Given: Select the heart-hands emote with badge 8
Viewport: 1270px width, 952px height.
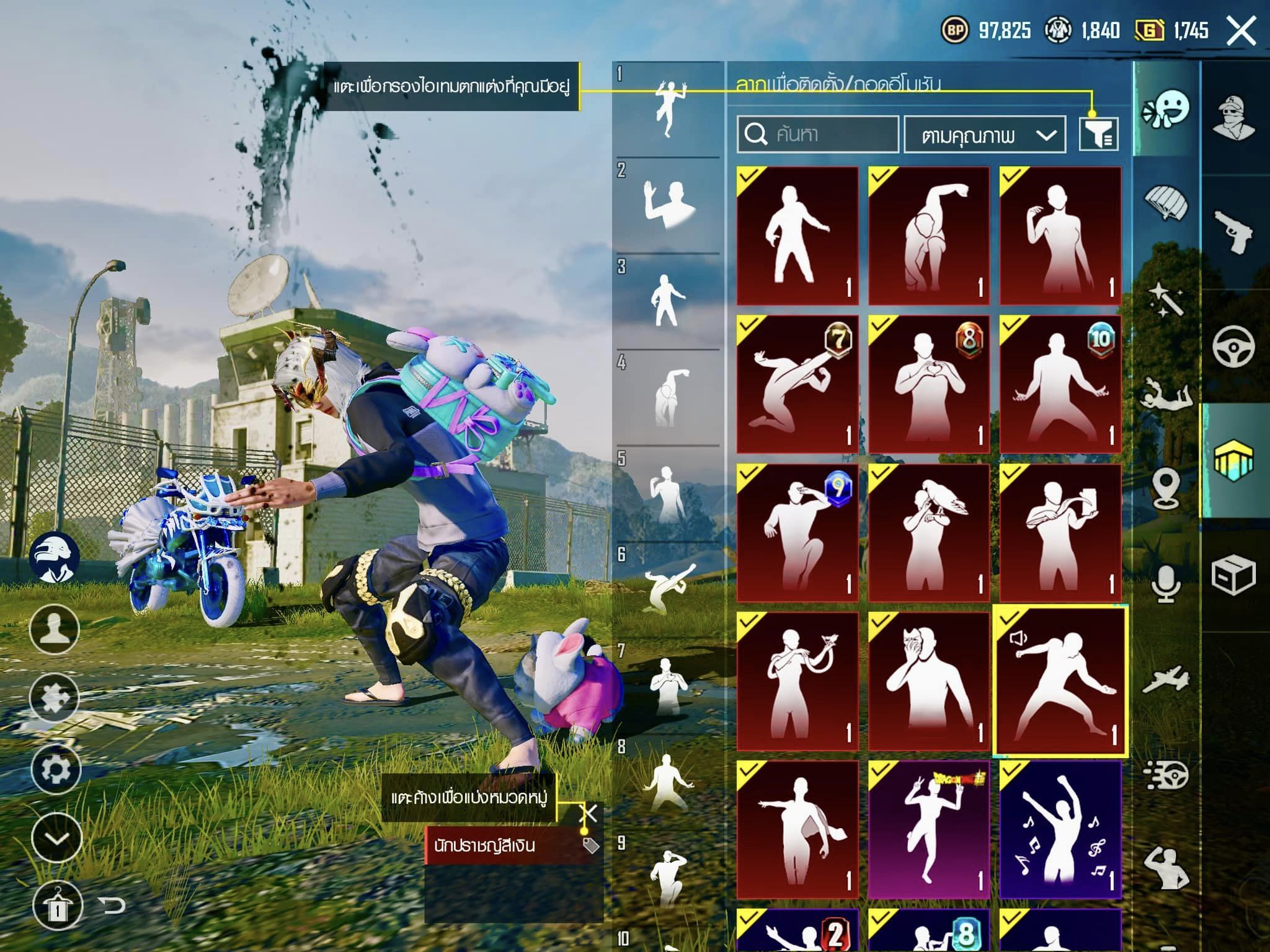Looking at the screenshot, I should click(928, 384).
